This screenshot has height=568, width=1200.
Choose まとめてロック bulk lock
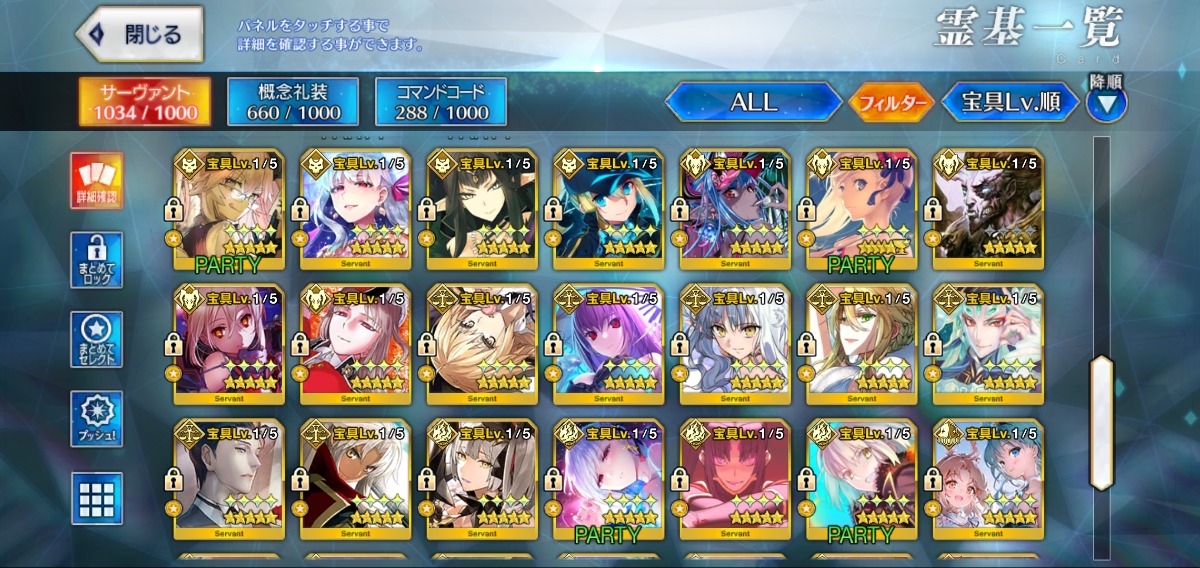97,260
